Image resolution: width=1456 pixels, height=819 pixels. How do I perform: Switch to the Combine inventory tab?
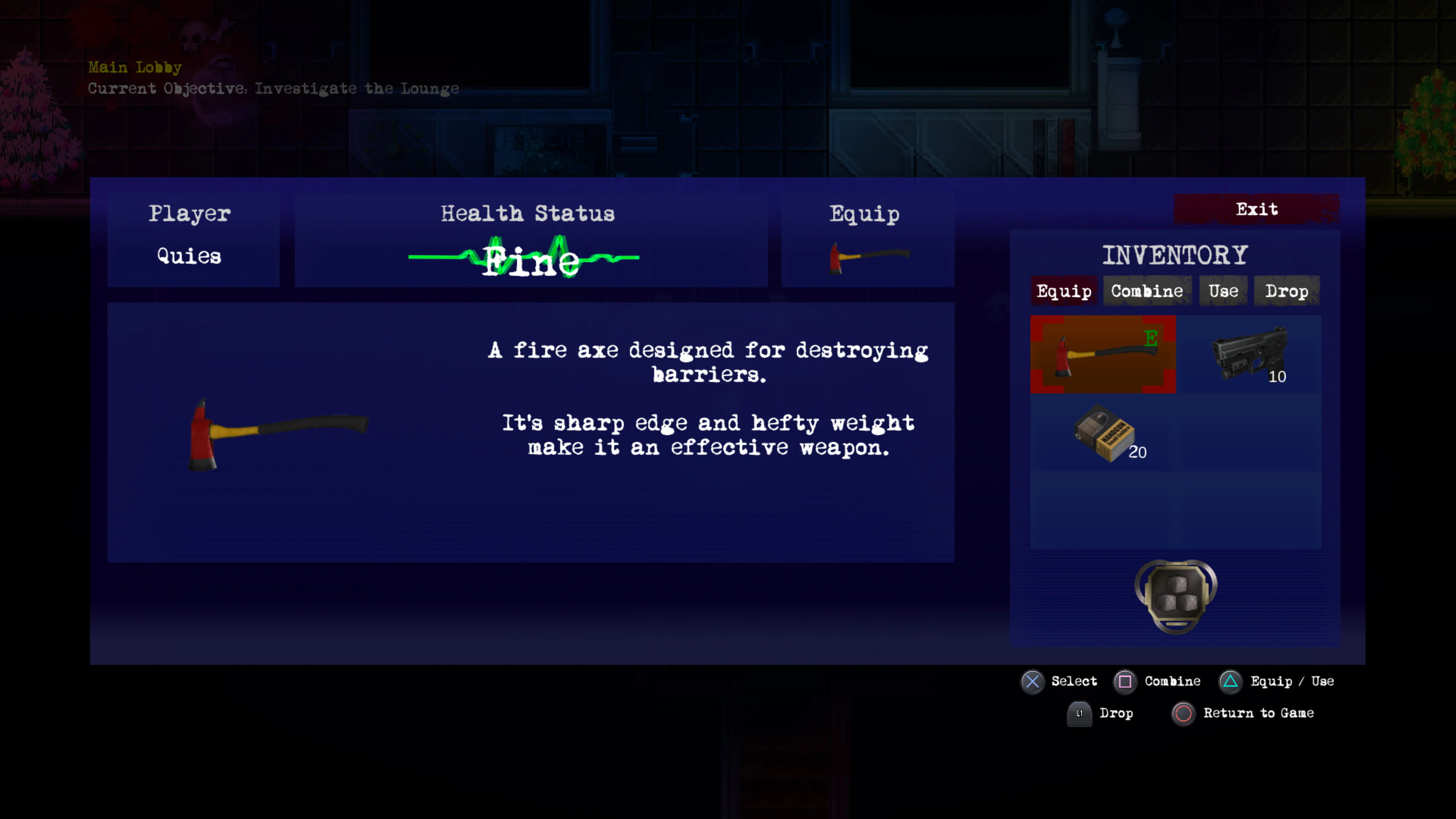1147,290
